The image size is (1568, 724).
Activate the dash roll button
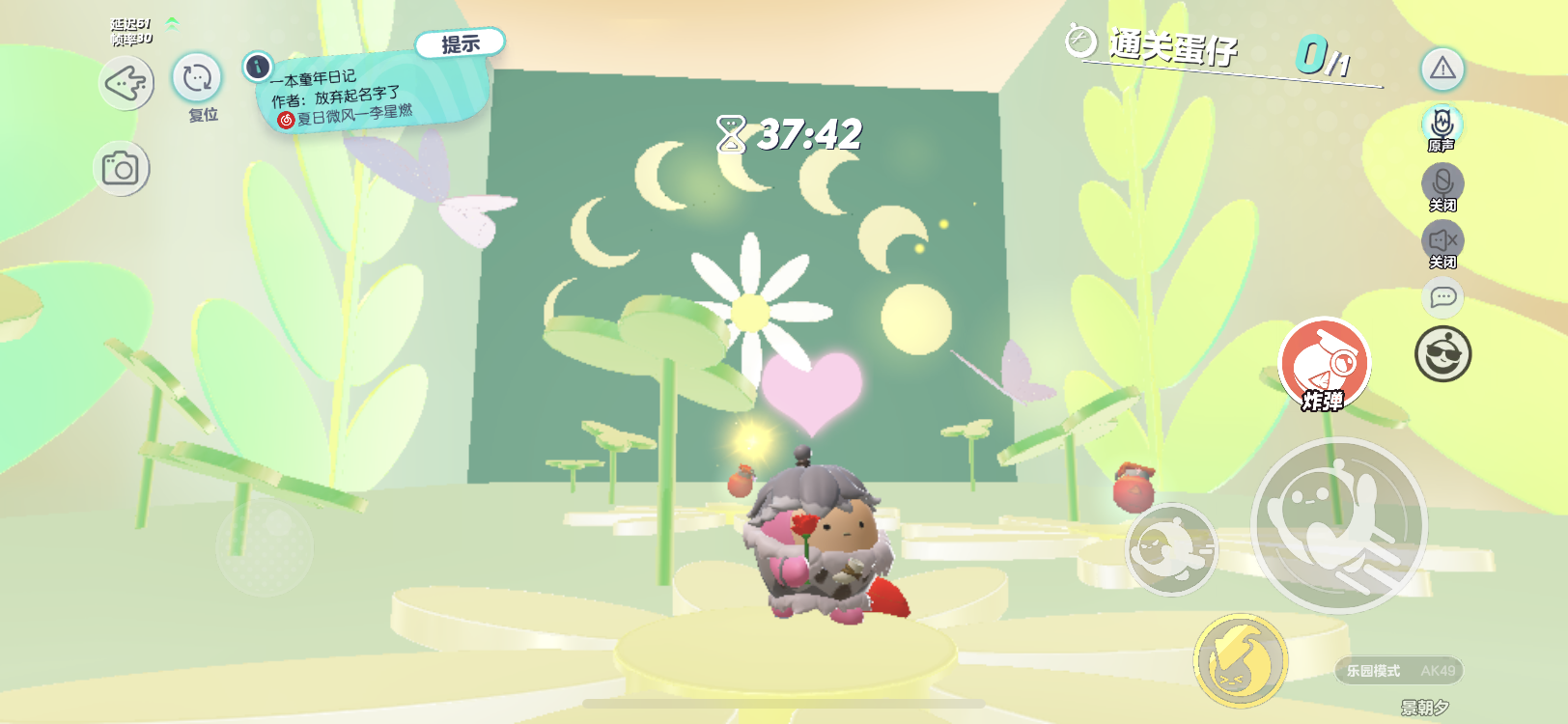(x=1172, y=548)
